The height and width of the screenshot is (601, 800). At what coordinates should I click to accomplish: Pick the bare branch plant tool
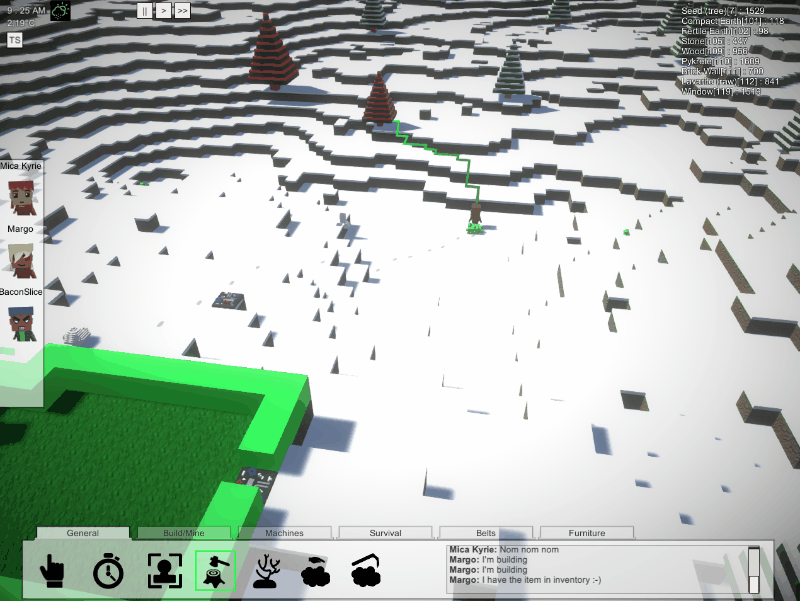[x=265, y=571]
